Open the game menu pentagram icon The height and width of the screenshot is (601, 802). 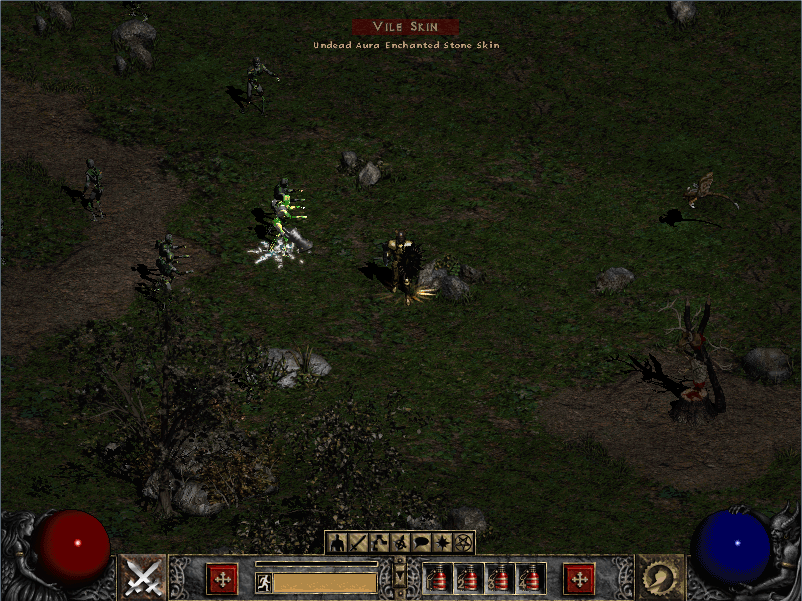click(463, 543)
